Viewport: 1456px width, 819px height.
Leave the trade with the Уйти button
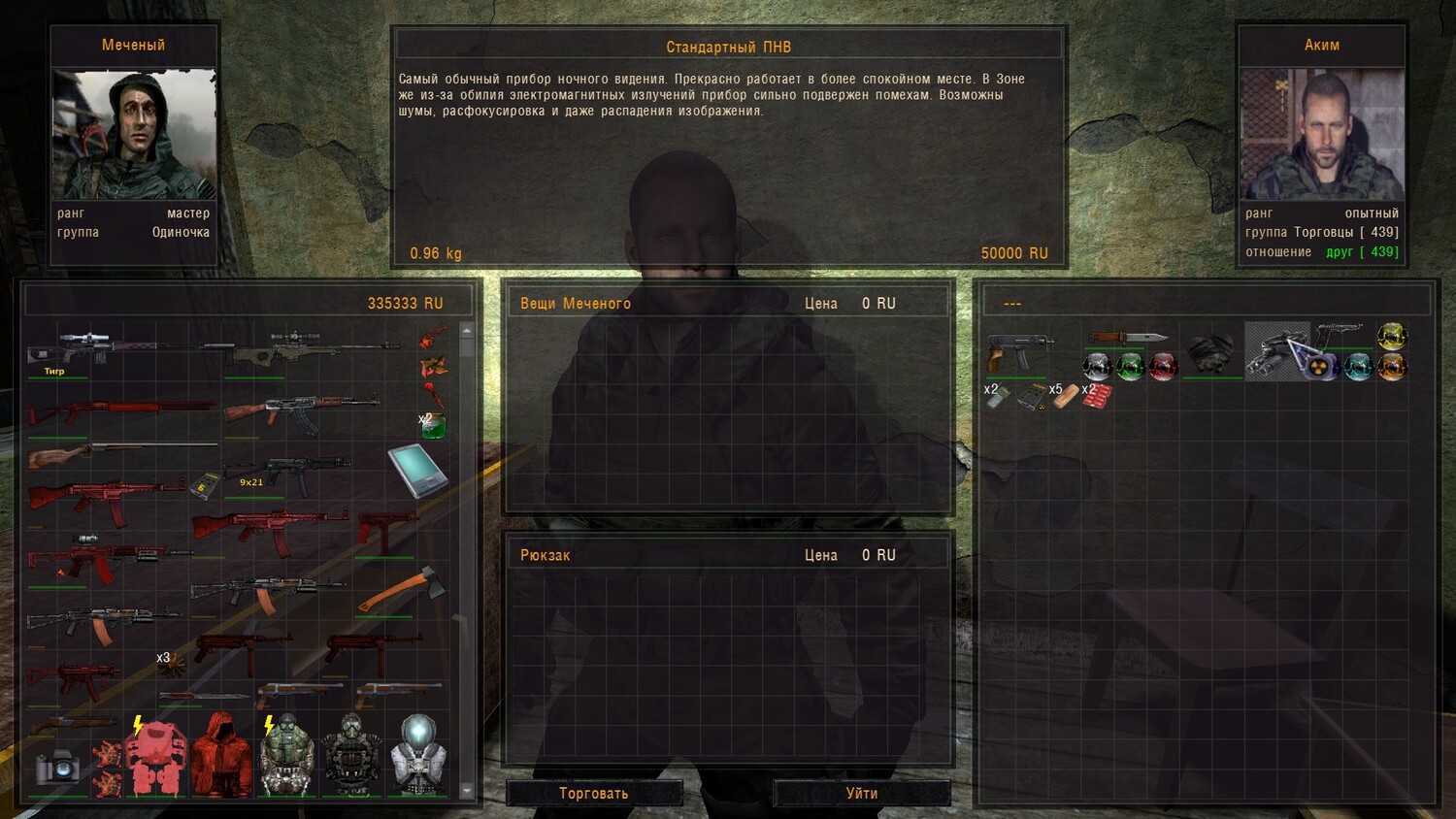pyautogui.click(x=861, y=793)
